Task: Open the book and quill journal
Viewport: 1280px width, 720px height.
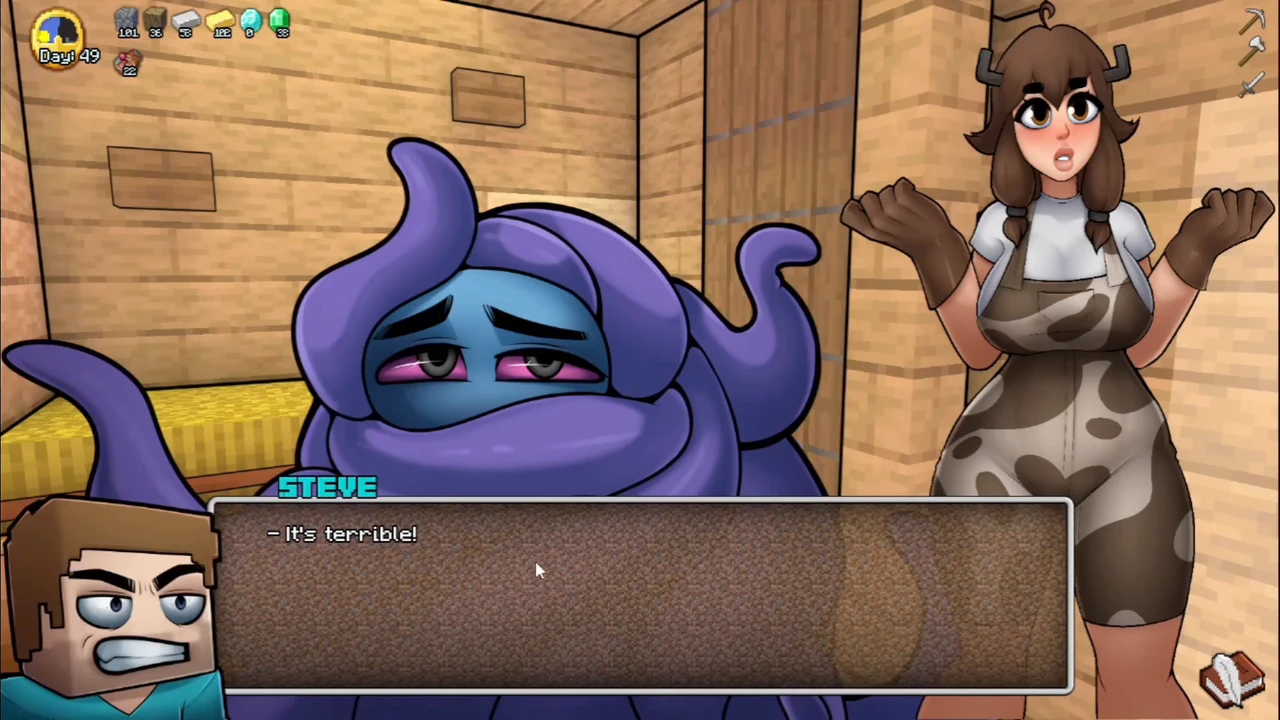Action: click(x=1235, y=677)
